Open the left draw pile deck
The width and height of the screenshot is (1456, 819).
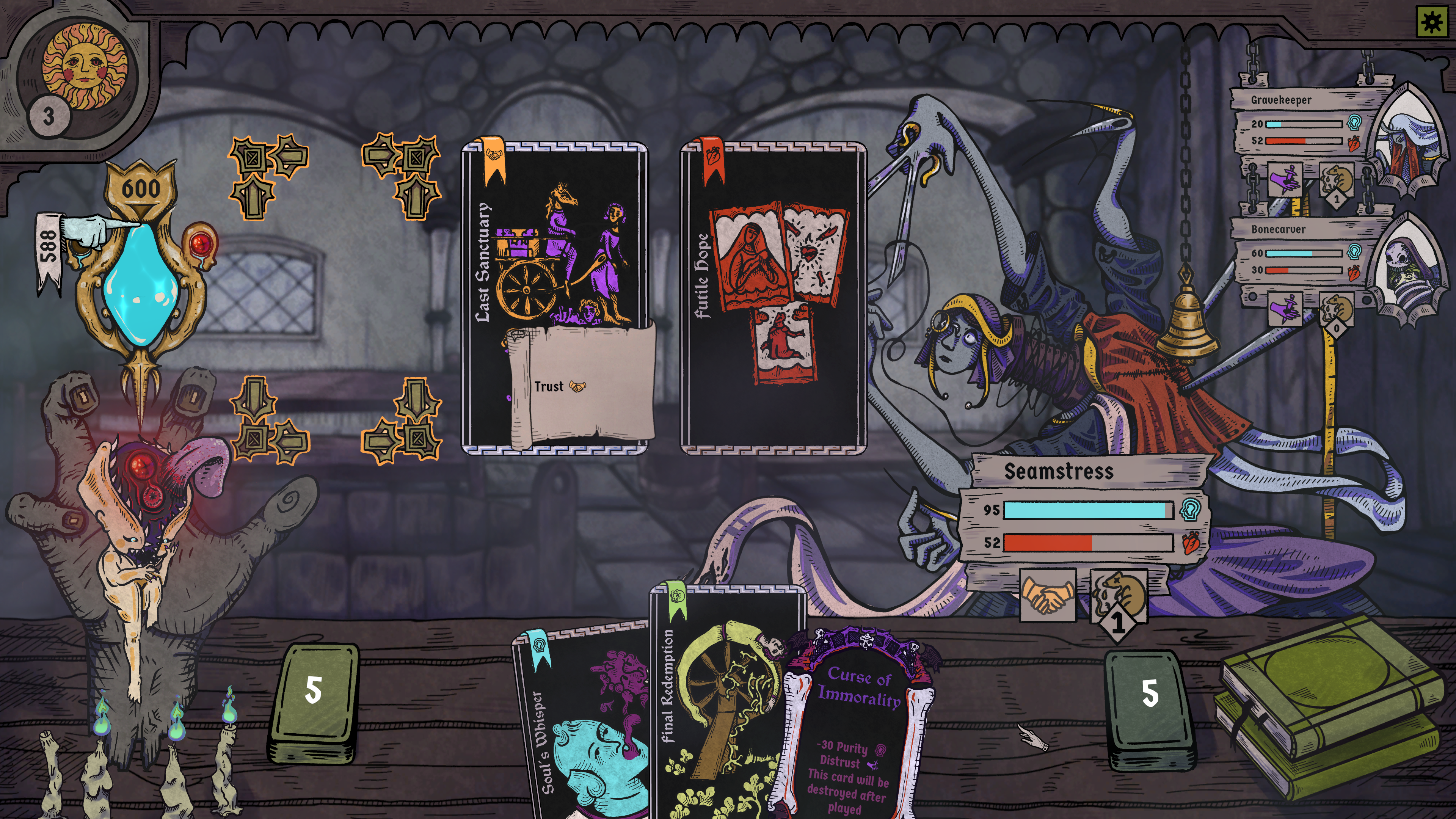[314, 701]
